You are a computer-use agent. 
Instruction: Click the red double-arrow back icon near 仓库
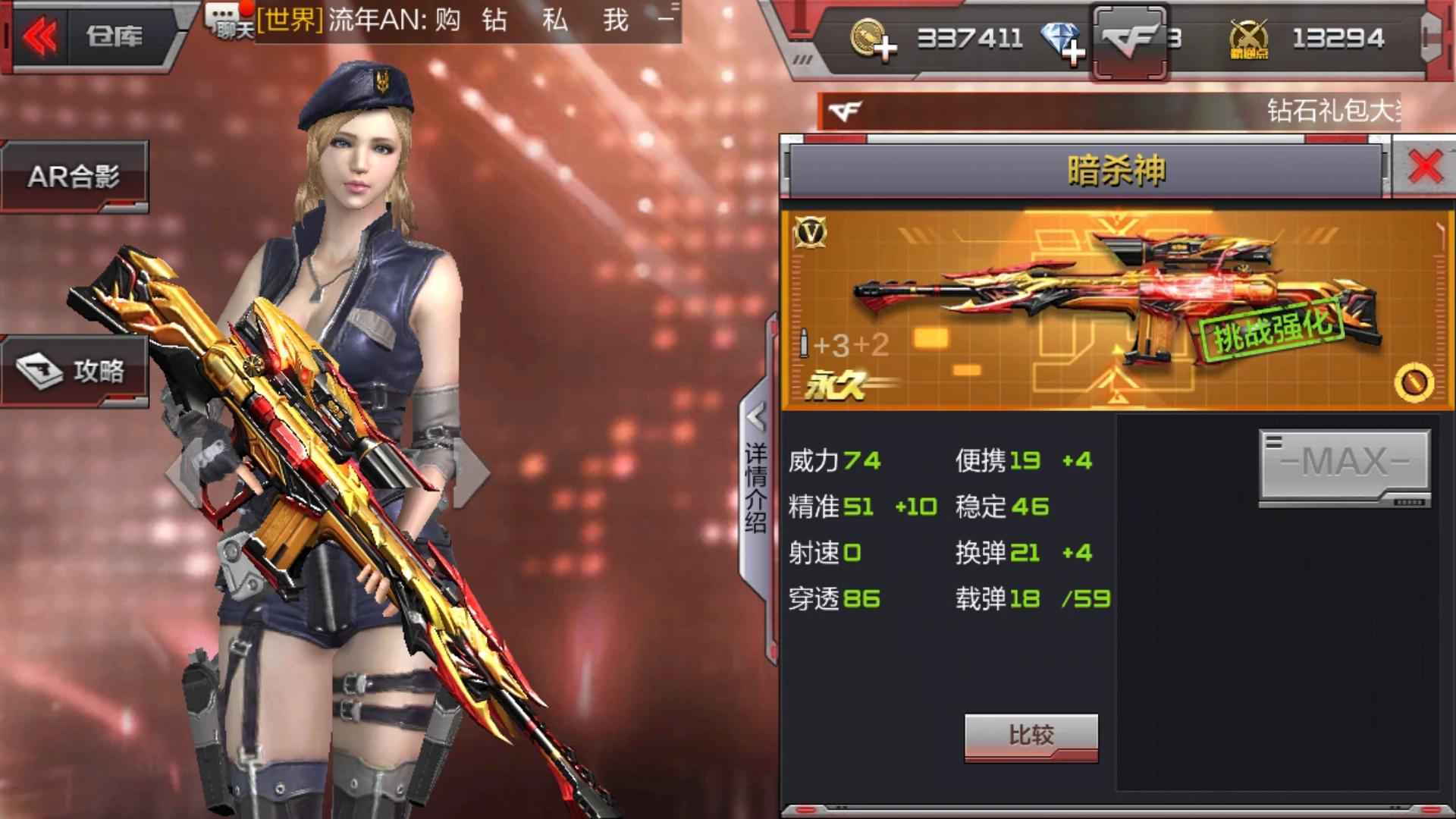(x=42, y=34)
